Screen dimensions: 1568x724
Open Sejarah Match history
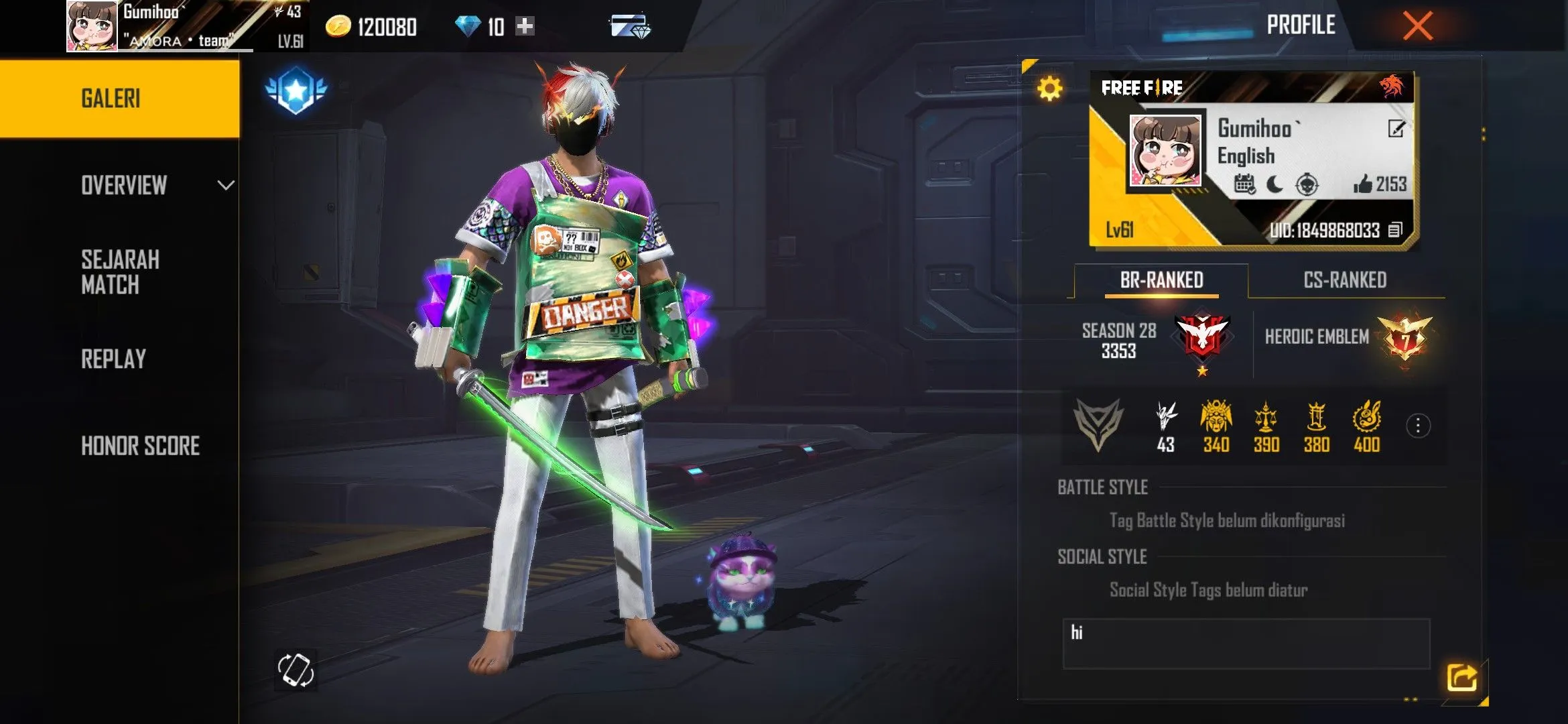coord(121,272)
